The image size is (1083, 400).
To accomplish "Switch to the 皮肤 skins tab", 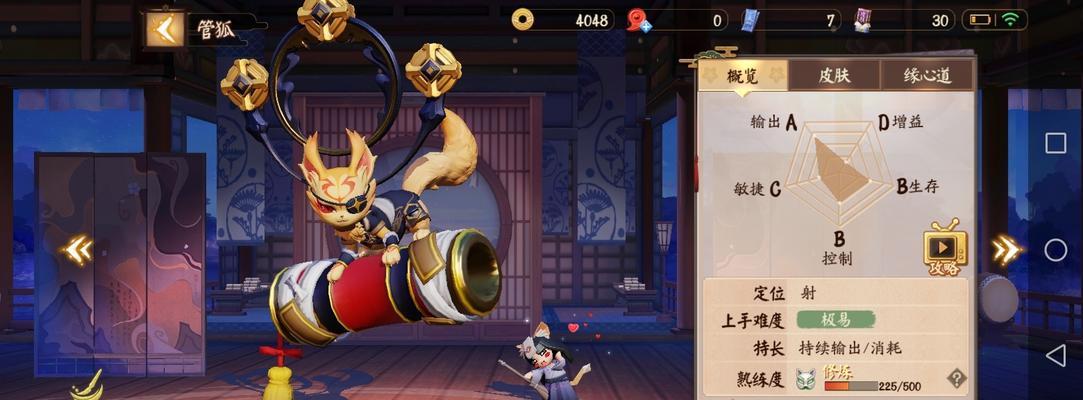I will pos(833,75).
